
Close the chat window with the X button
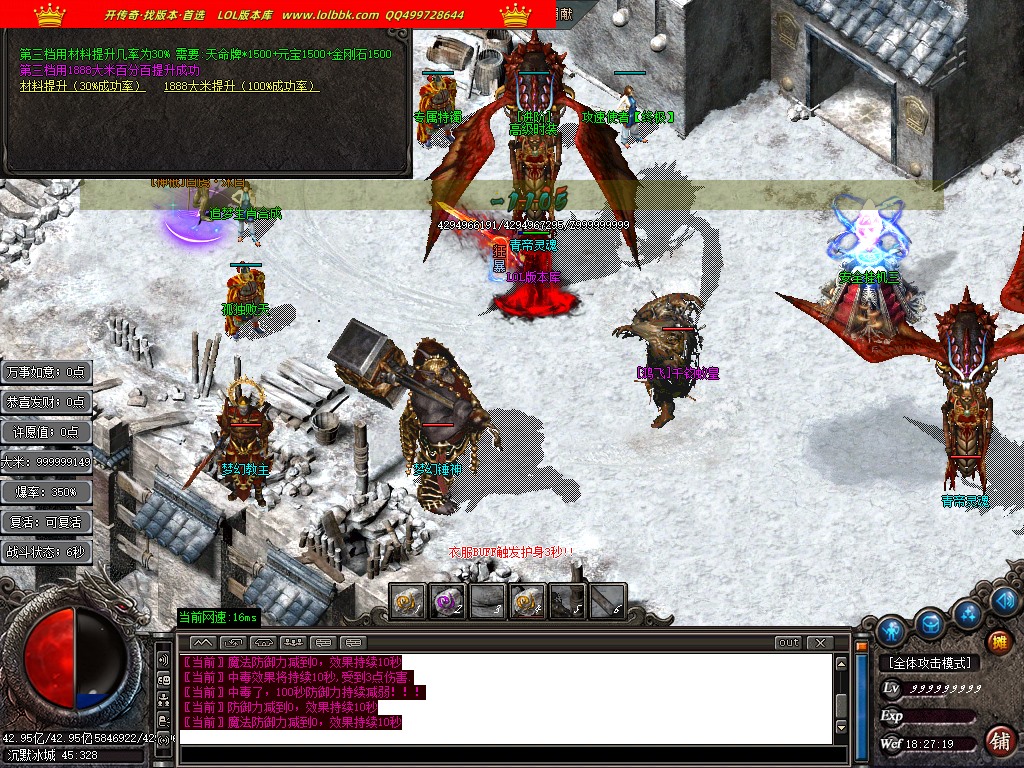[x=820, y=642]
